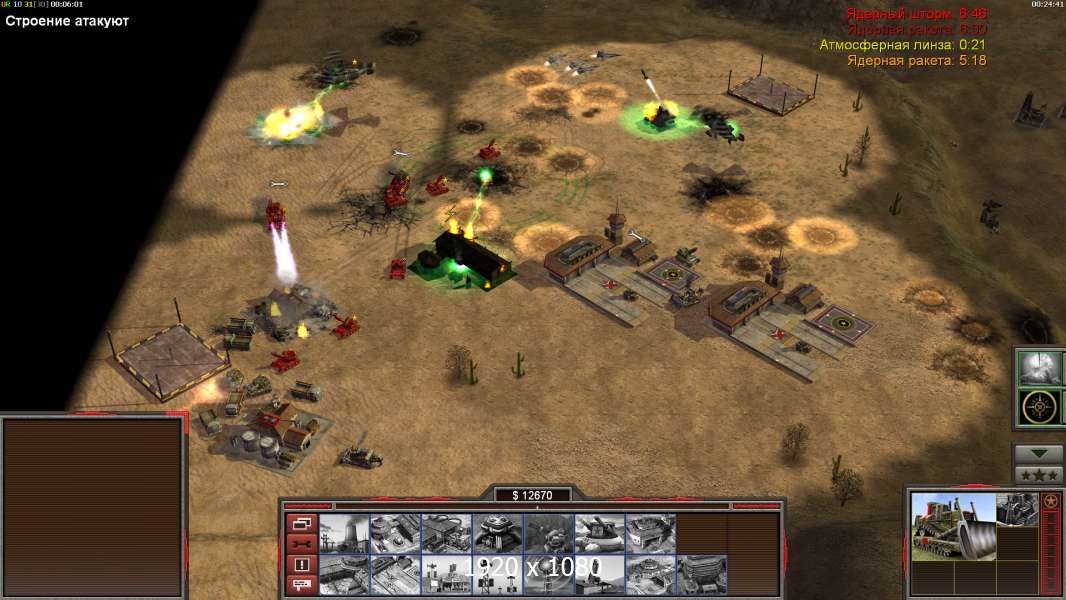
Task: Select the antenna towers structure build icon
Action: pyautogui.click(x=446, y=574)
